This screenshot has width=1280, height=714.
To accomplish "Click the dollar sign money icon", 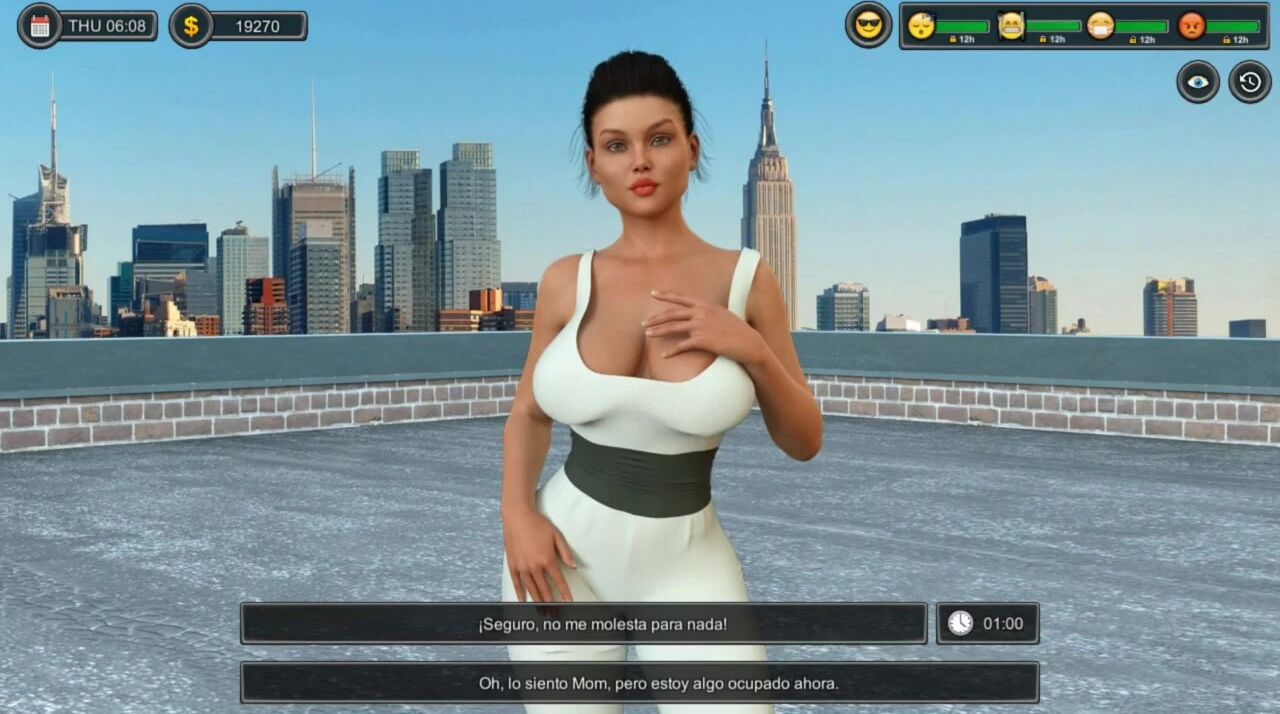I will (x=190, y=26).
